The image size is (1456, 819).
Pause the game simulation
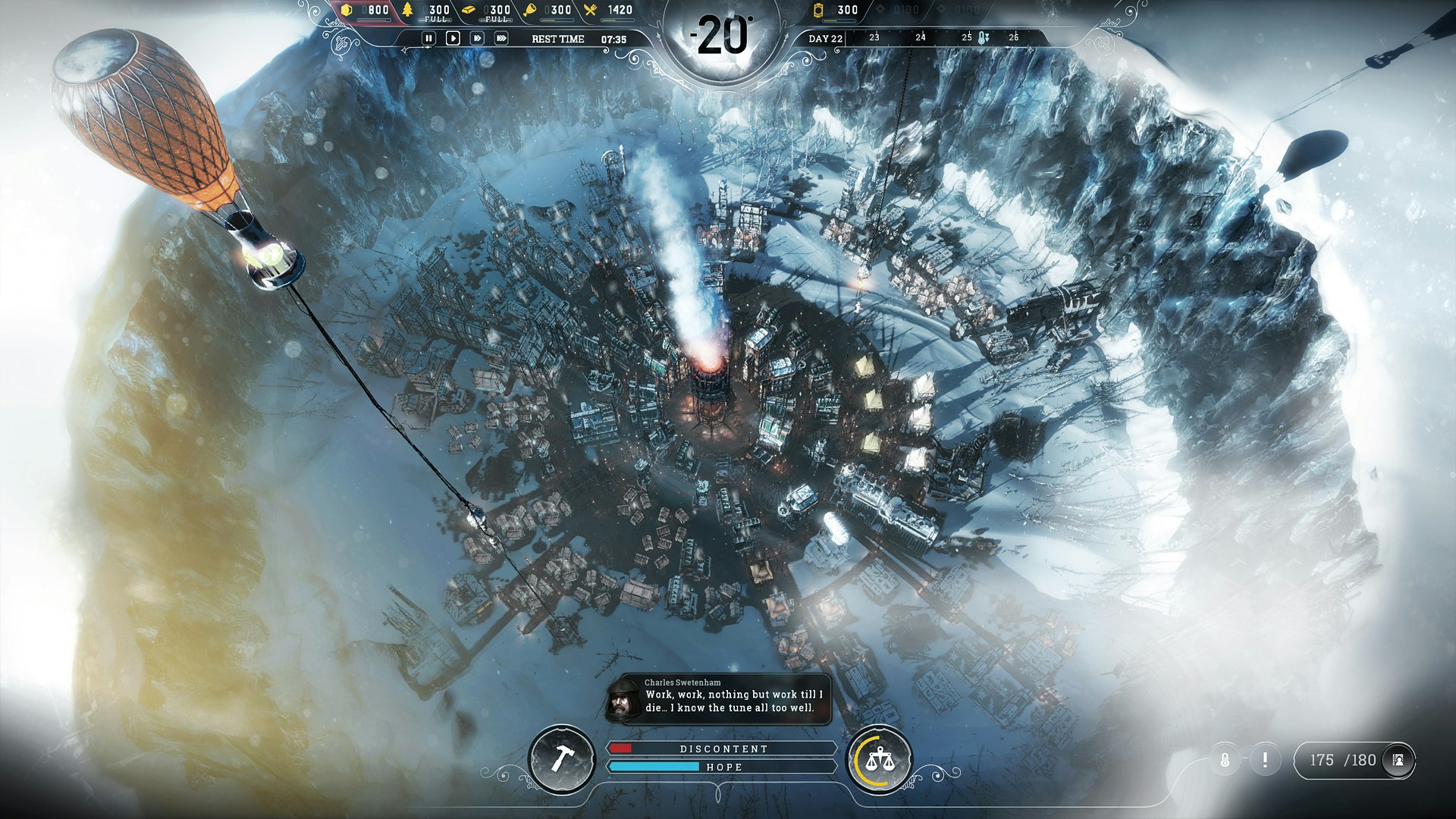(429, 38)
